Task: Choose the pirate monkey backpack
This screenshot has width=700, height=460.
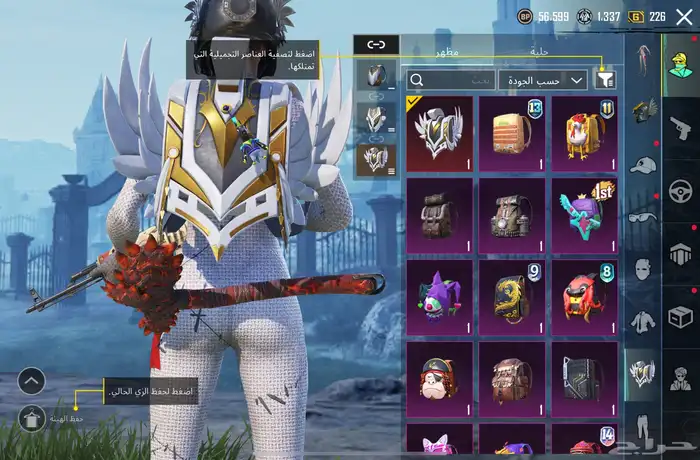Action: (x=440, y=379)
